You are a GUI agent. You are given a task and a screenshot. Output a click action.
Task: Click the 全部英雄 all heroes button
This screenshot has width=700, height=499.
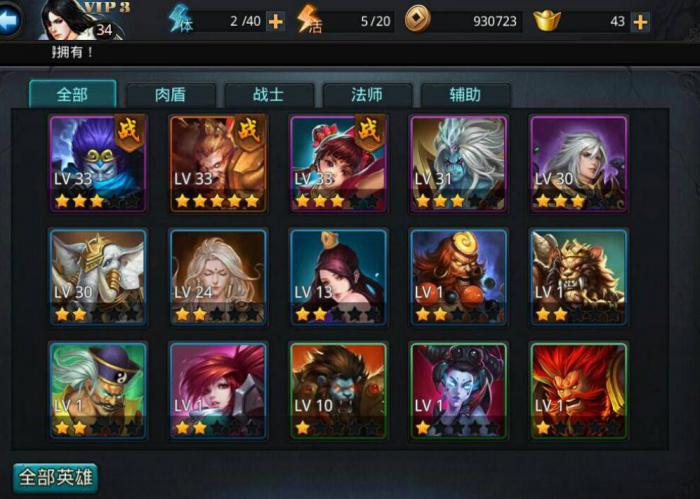tap(56, 477)
